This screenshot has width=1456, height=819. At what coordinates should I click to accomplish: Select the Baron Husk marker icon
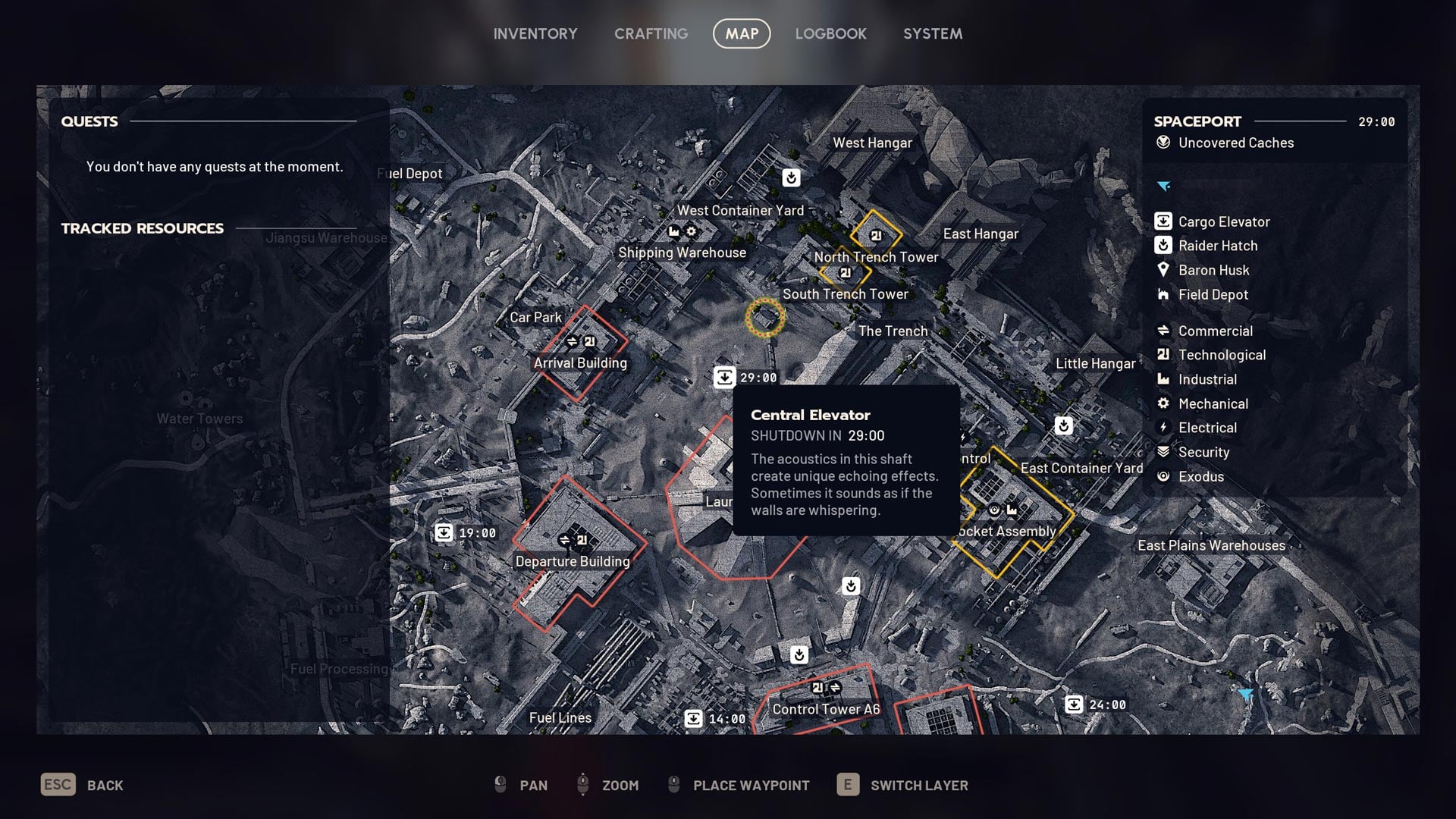(1162, 269)
